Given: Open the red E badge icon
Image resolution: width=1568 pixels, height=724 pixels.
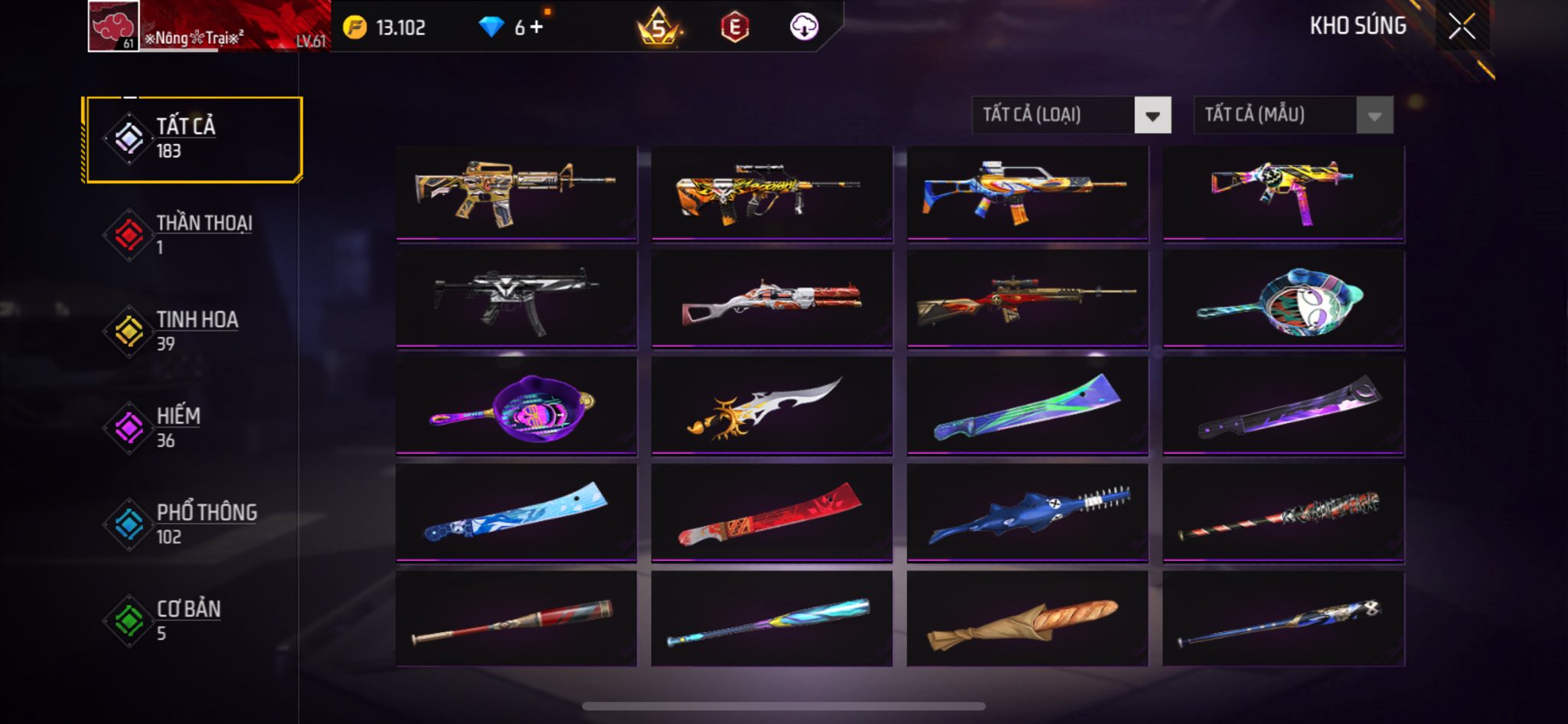Looking at the screenshot, I should (734, 28).
